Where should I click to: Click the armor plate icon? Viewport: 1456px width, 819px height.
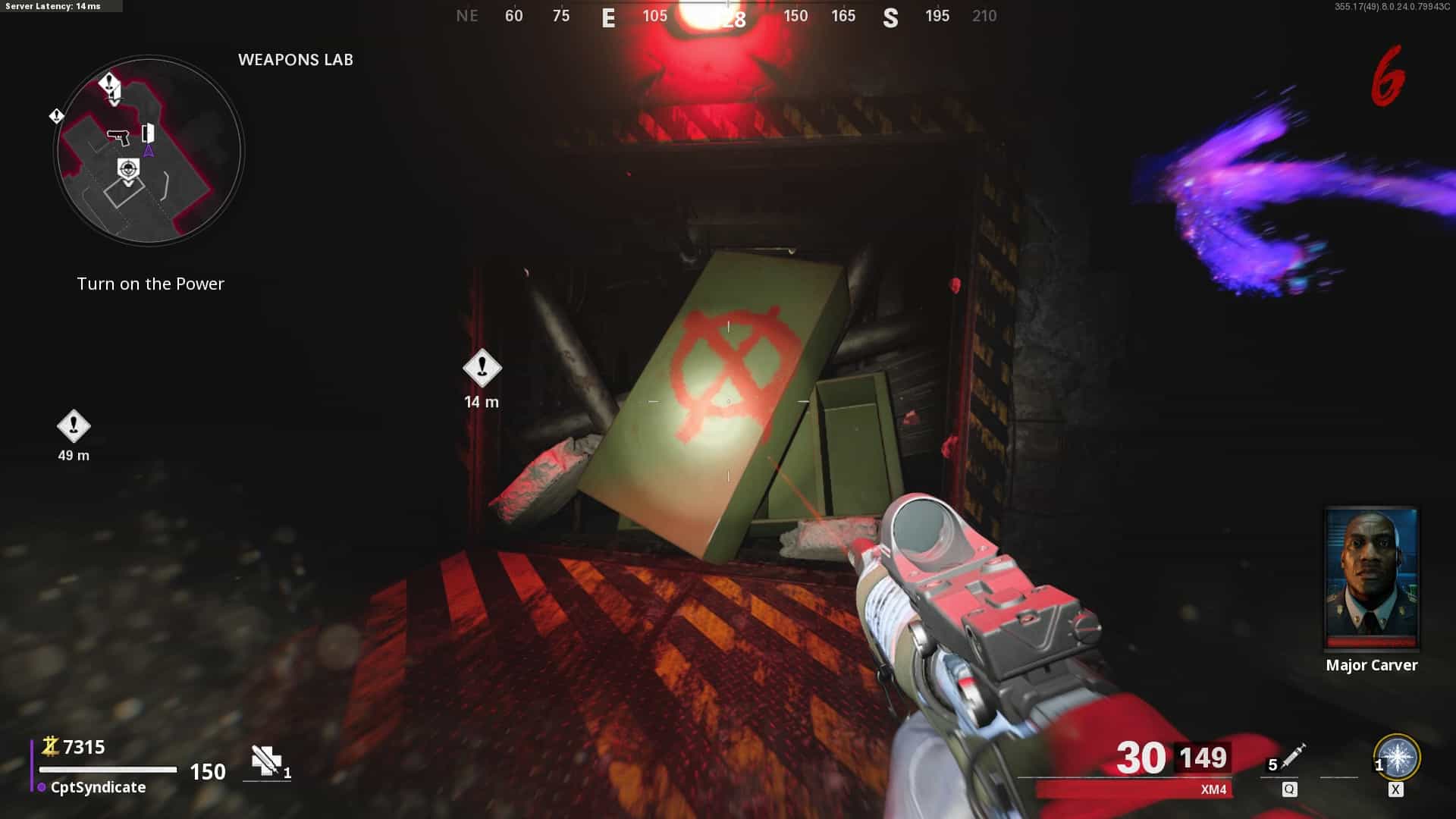tap(266, 761)
